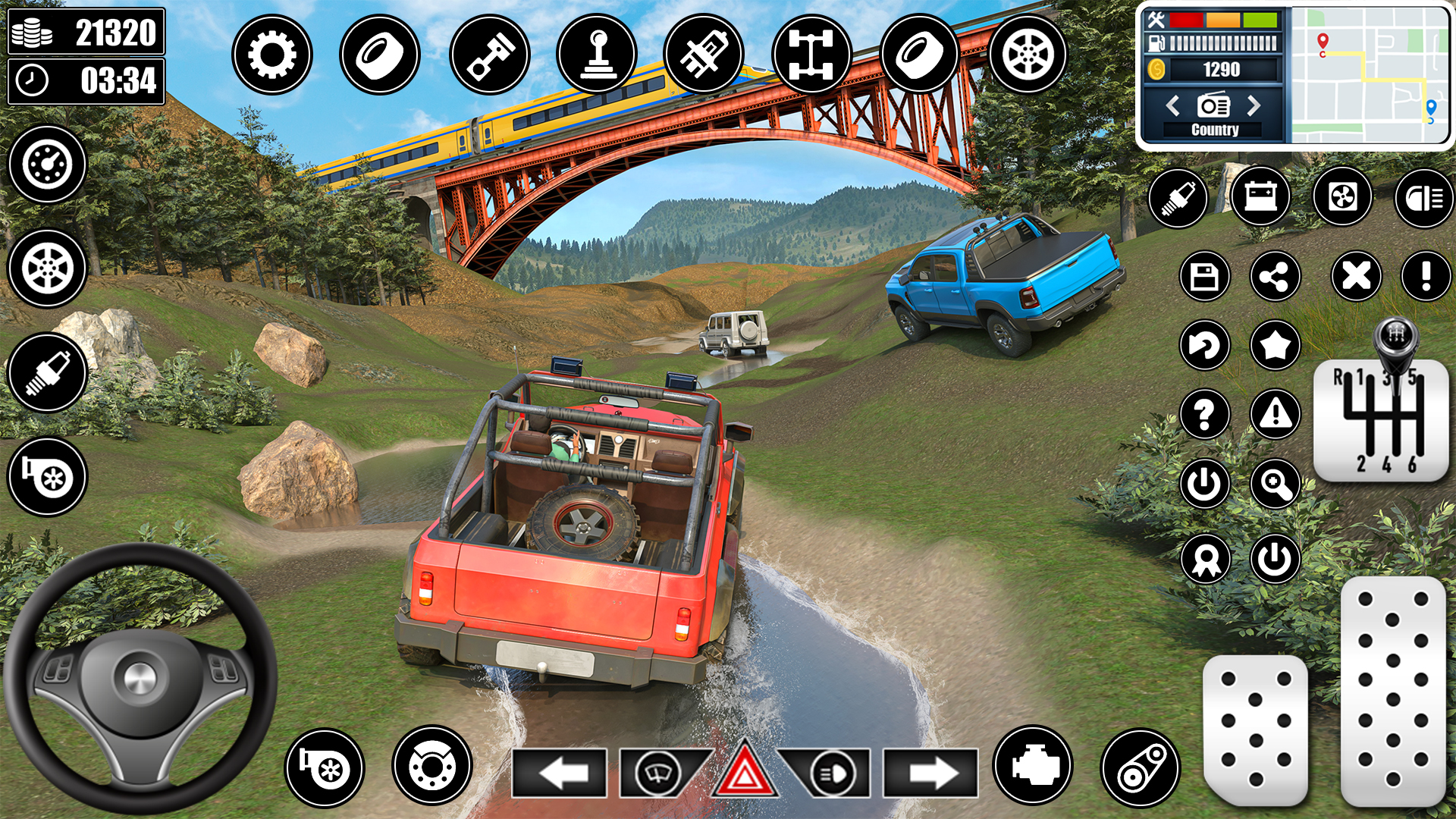Tap the magnifying glass search icon
1456x819 pixels.
[1276, 484]
